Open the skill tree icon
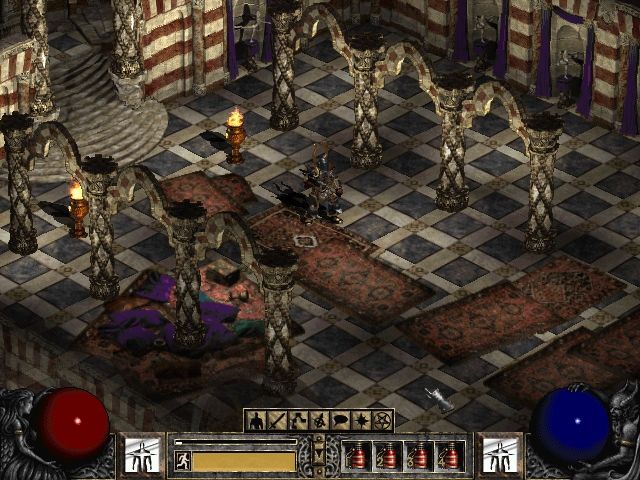Screen dimensions: 640x480 [x=298, y=421]
